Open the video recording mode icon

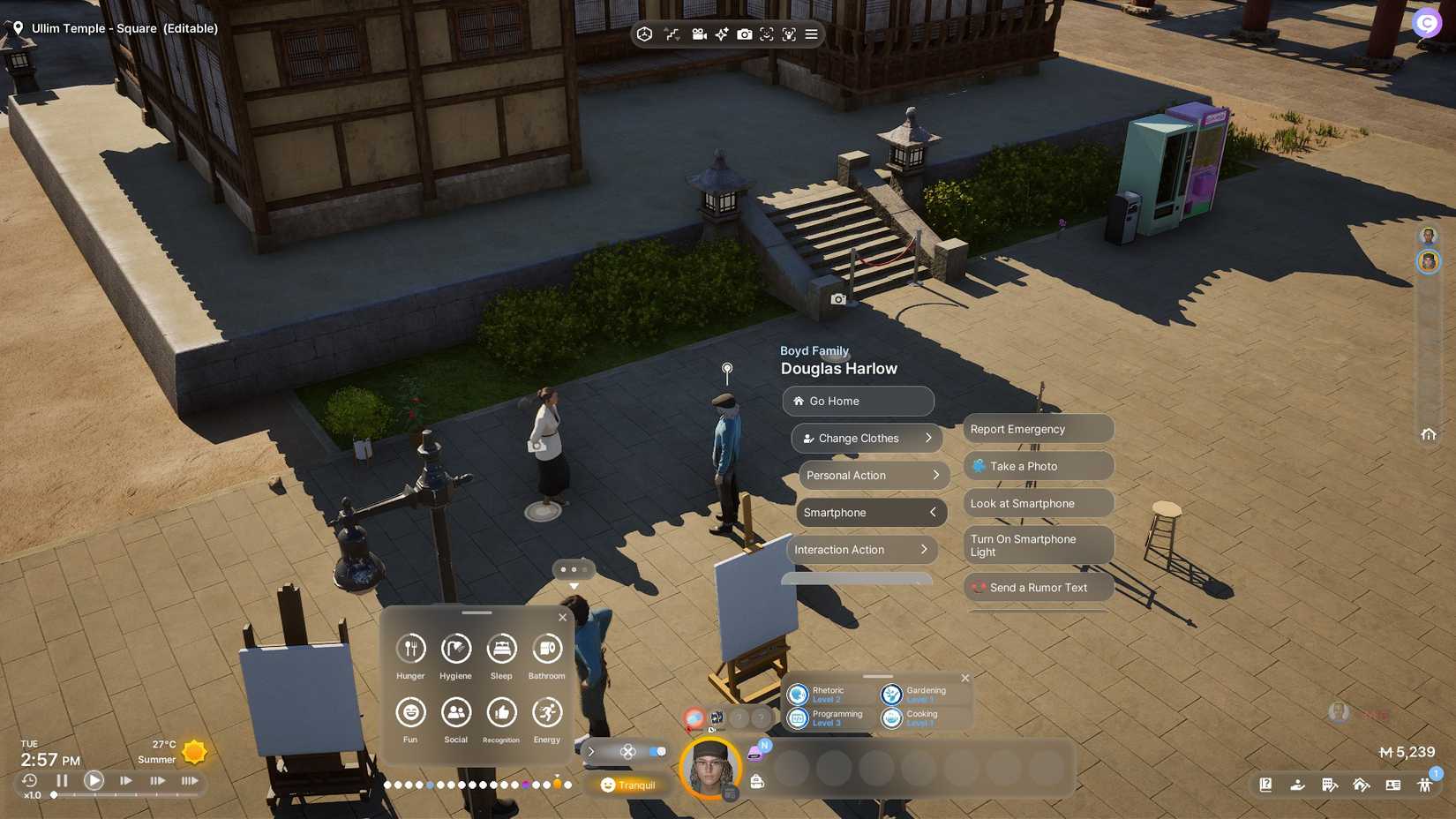tap(699, 34)
